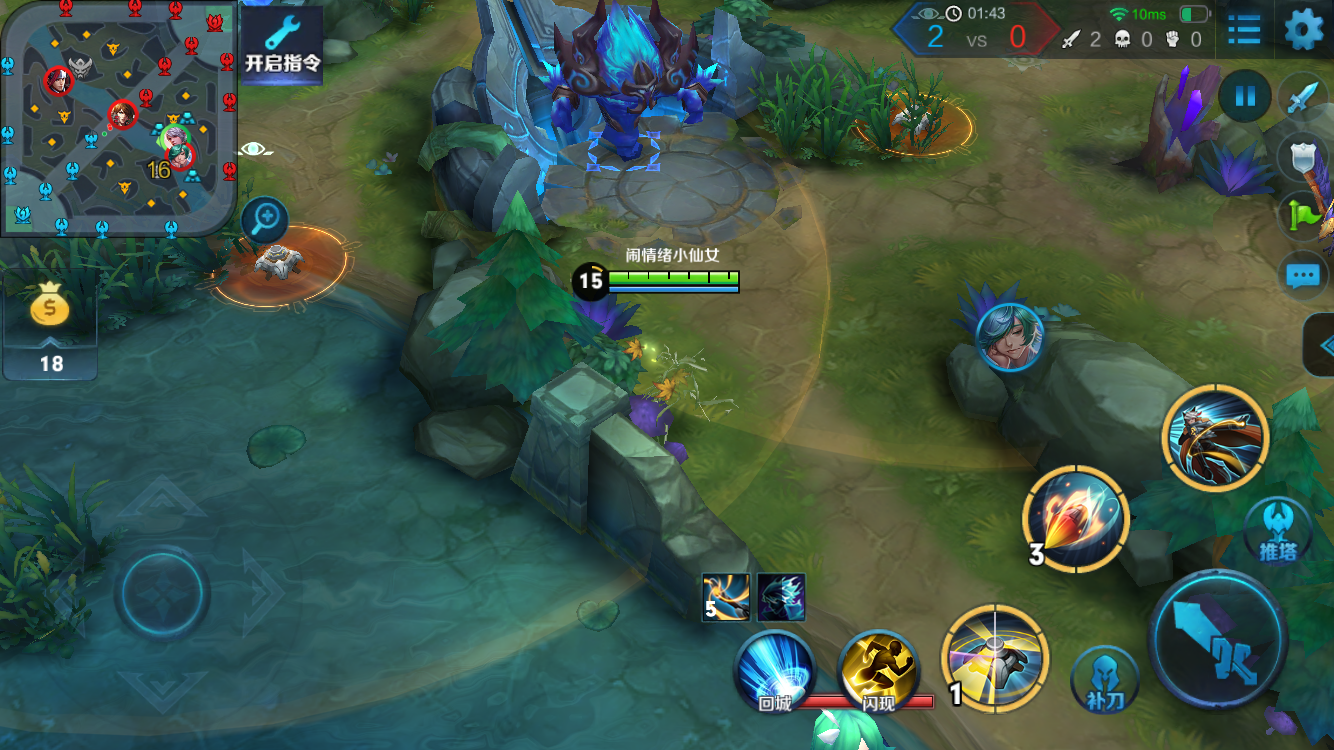Click the magnifier zoom button
1334x750 pixels.
coord(265,220)
